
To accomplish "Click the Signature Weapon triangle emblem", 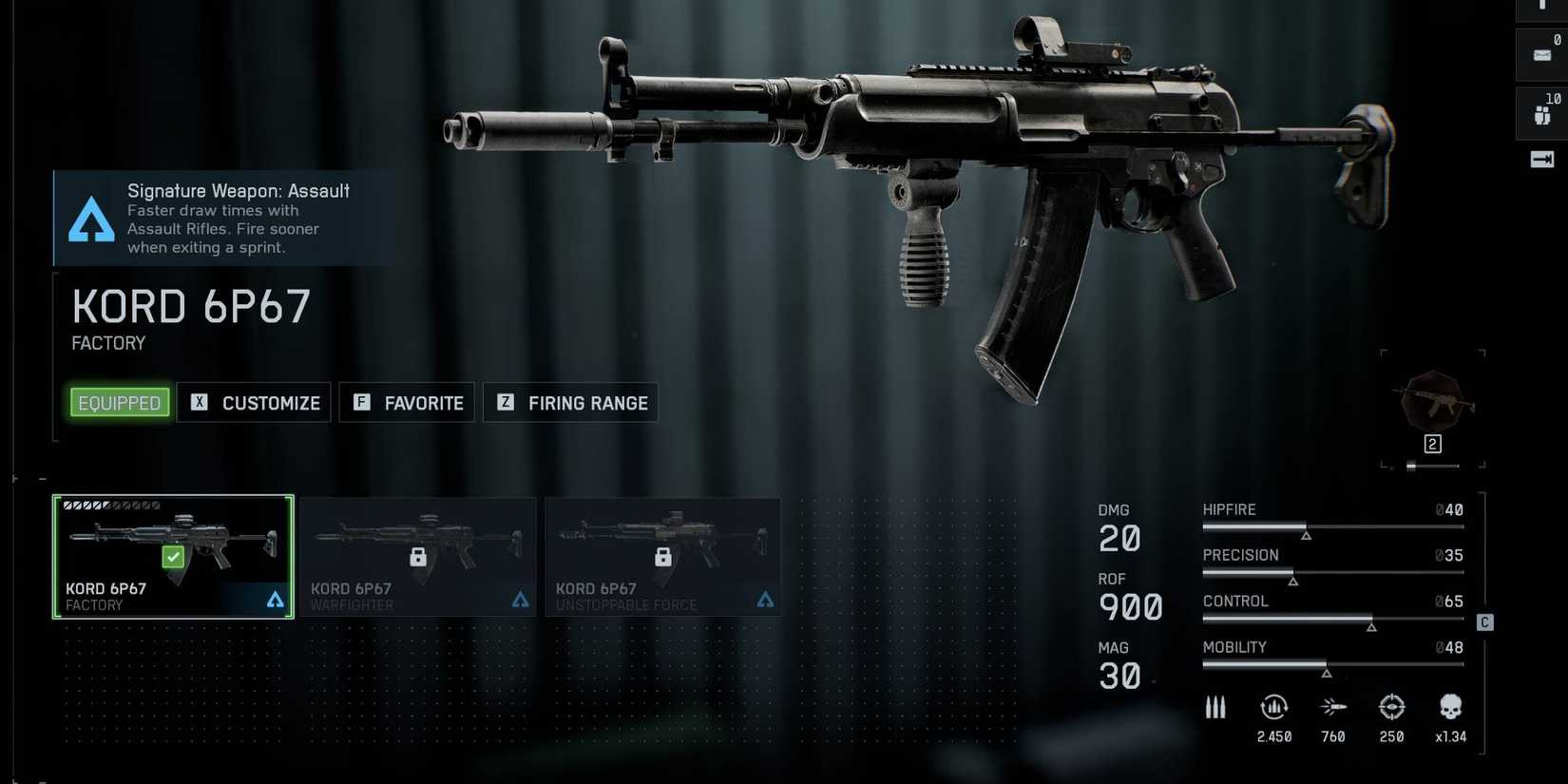I will tap(90, 220).
